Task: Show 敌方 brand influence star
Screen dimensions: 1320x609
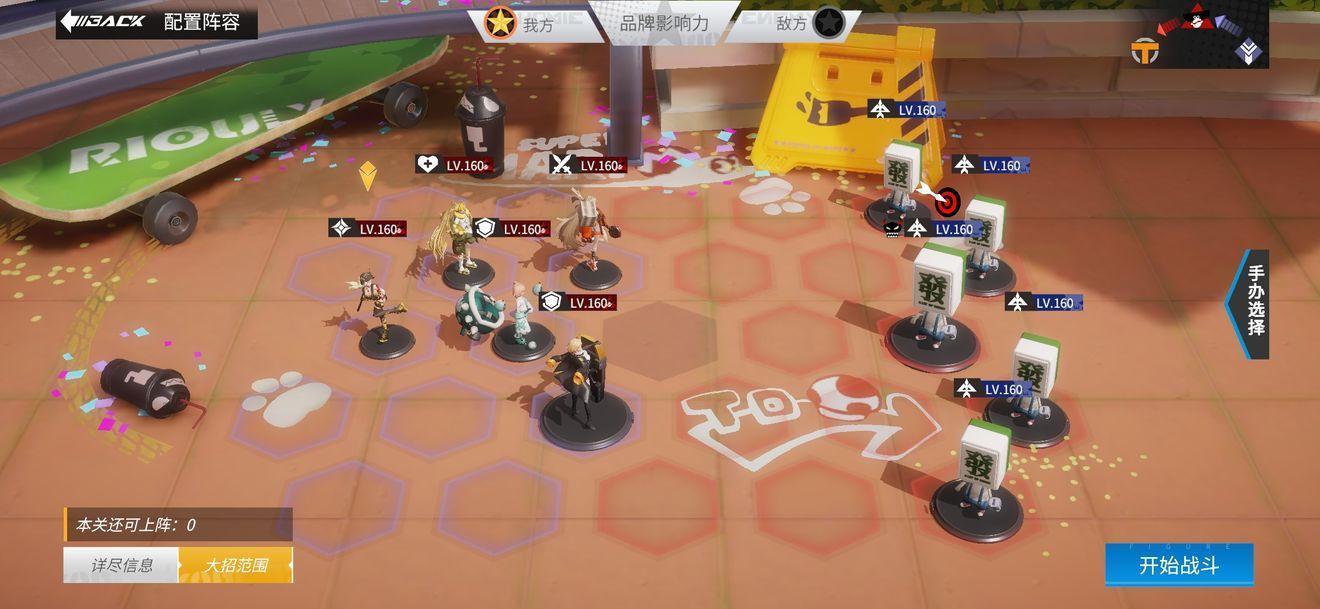Action: [827, 22]
